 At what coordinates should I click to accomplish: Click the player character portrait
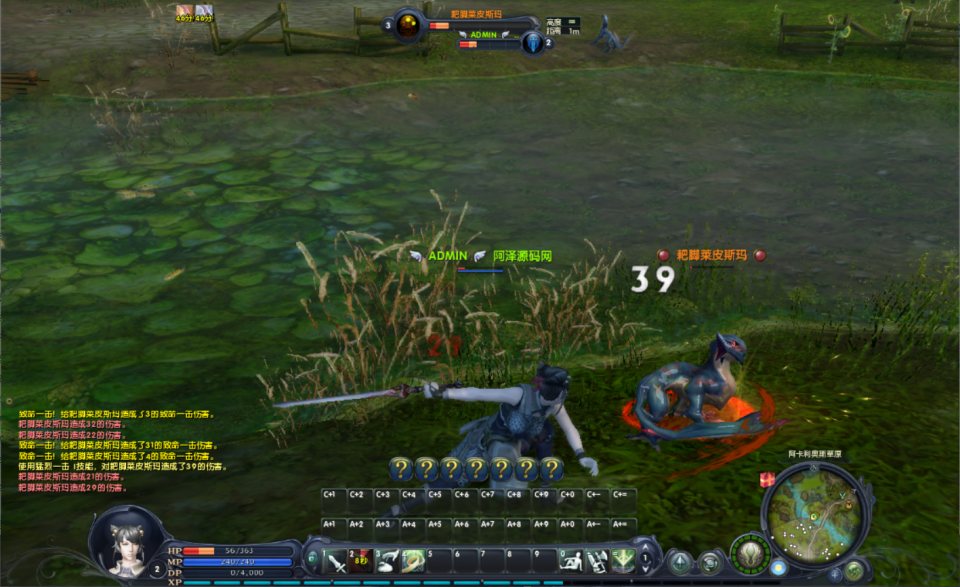click(125, 541)
